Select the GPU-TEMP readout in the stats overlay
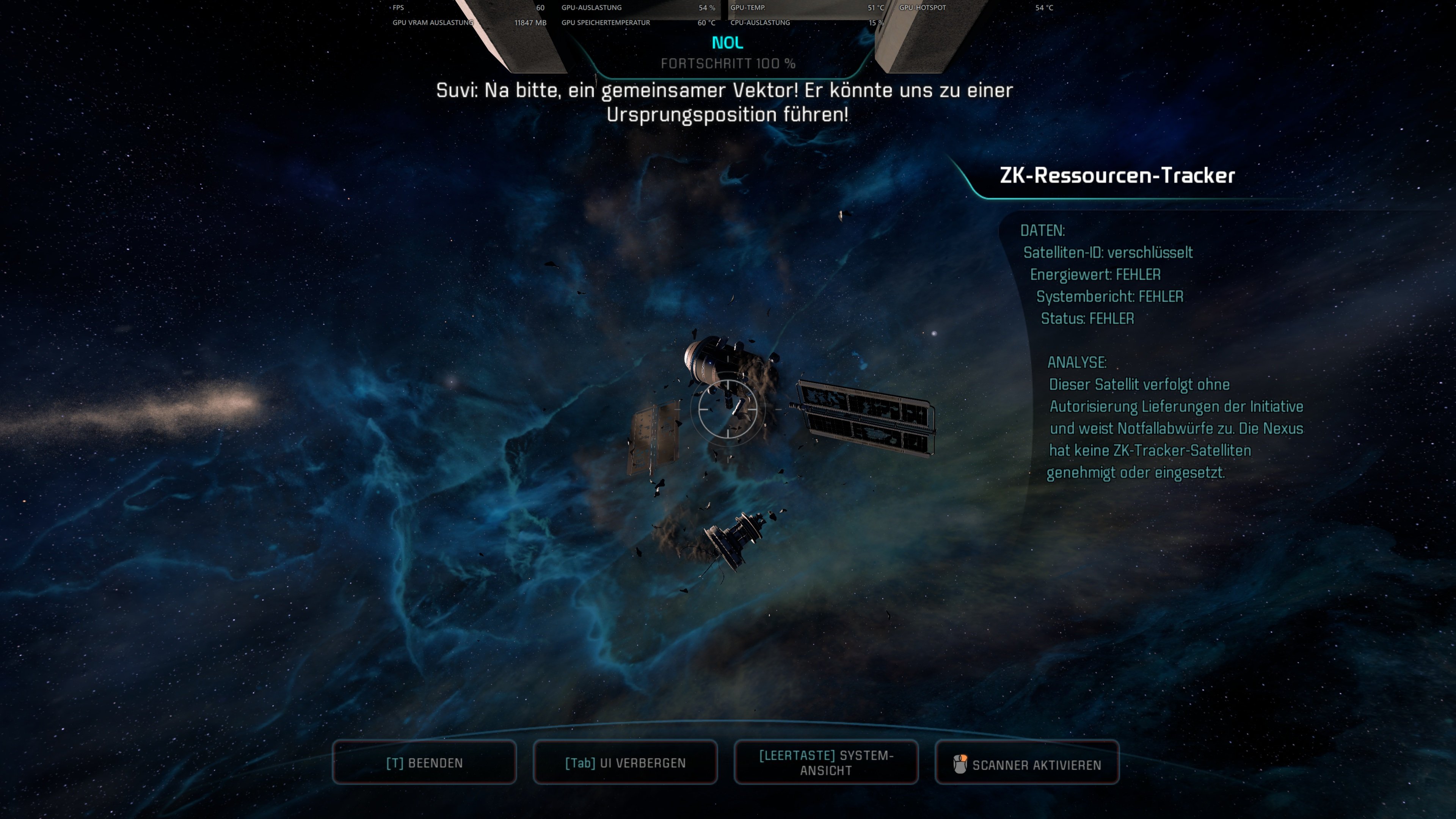Viewport: 1456px width, 819px height. tap(748, 8)
